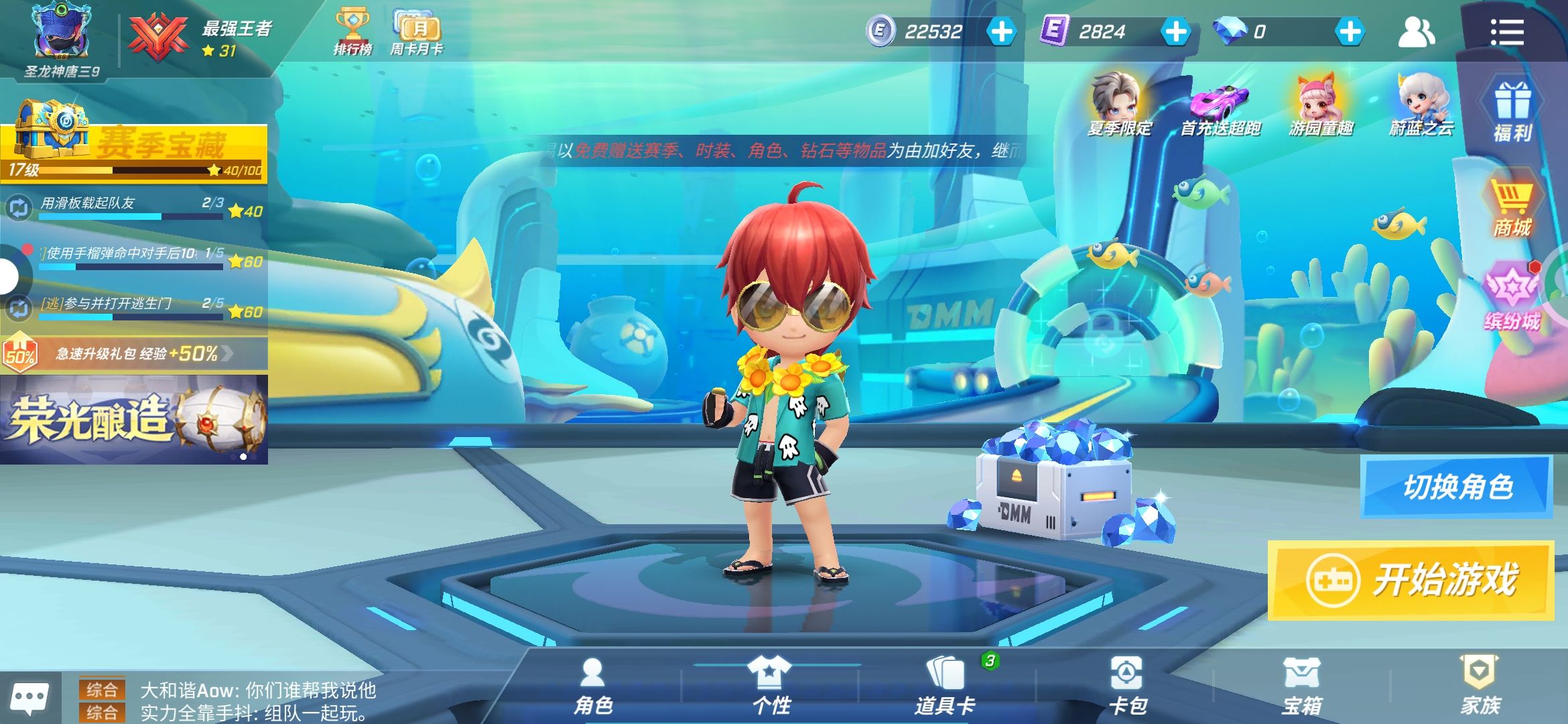Add more diamonds with plus button

coord(1350,32)
